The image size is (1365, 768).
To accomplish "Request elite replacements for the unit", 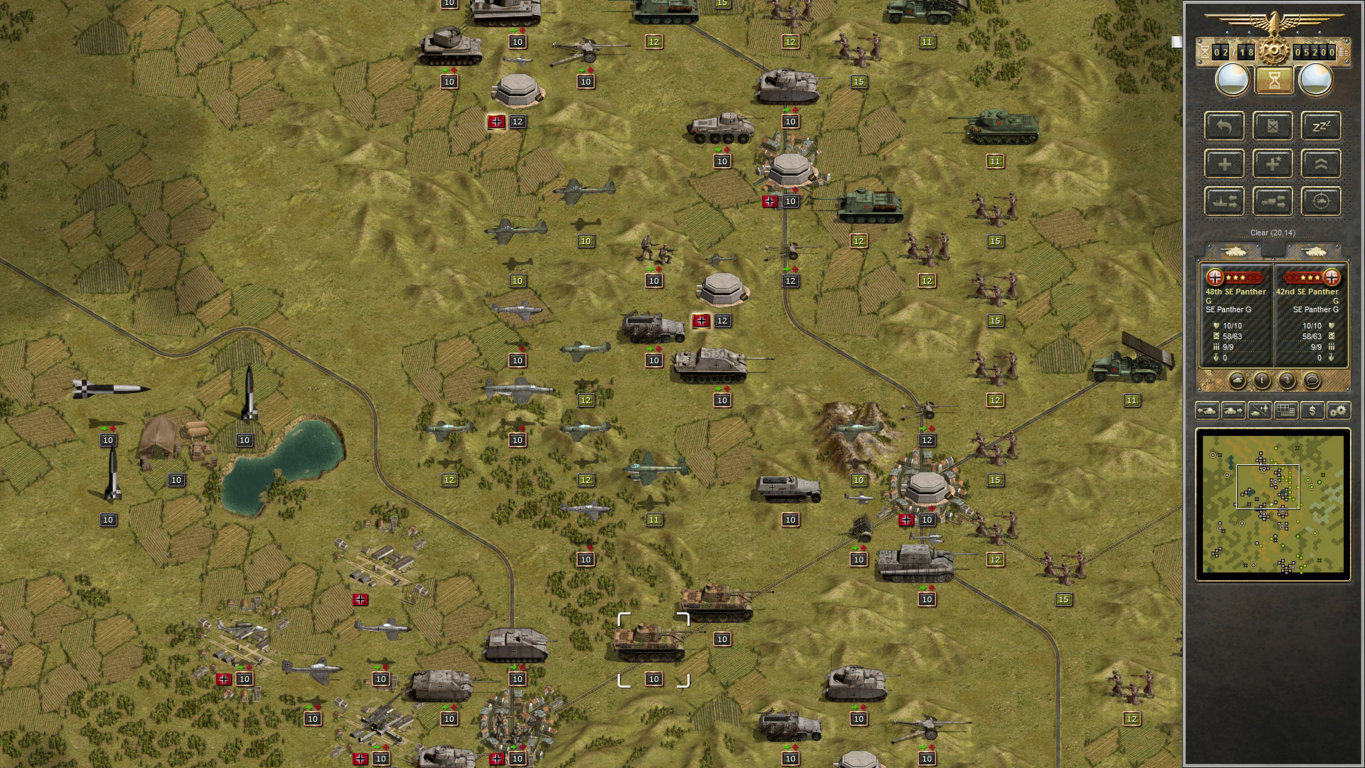I will tap(1272, 164).
